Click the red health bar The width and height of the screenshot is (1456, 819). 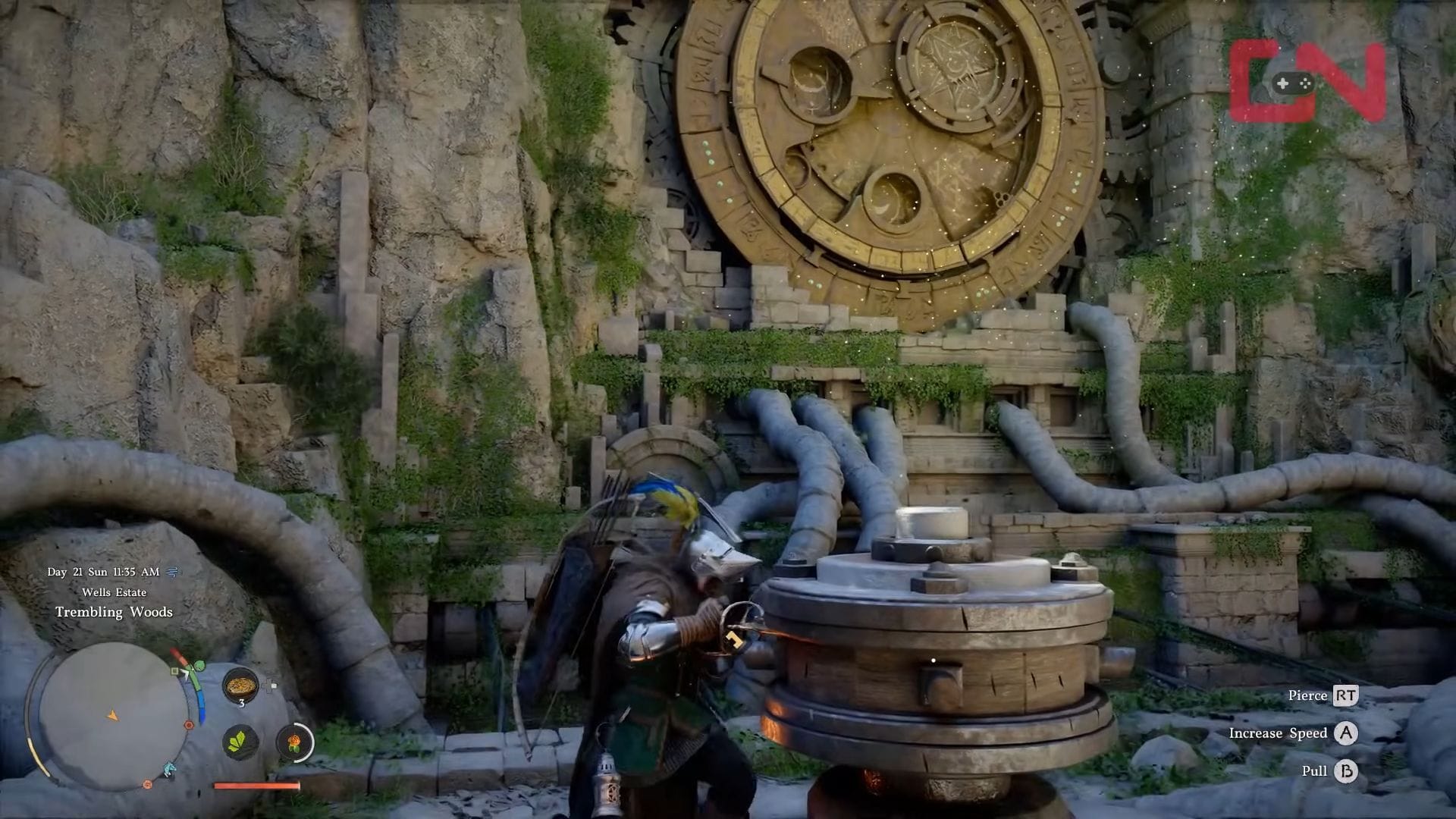(x=256, y=786)
